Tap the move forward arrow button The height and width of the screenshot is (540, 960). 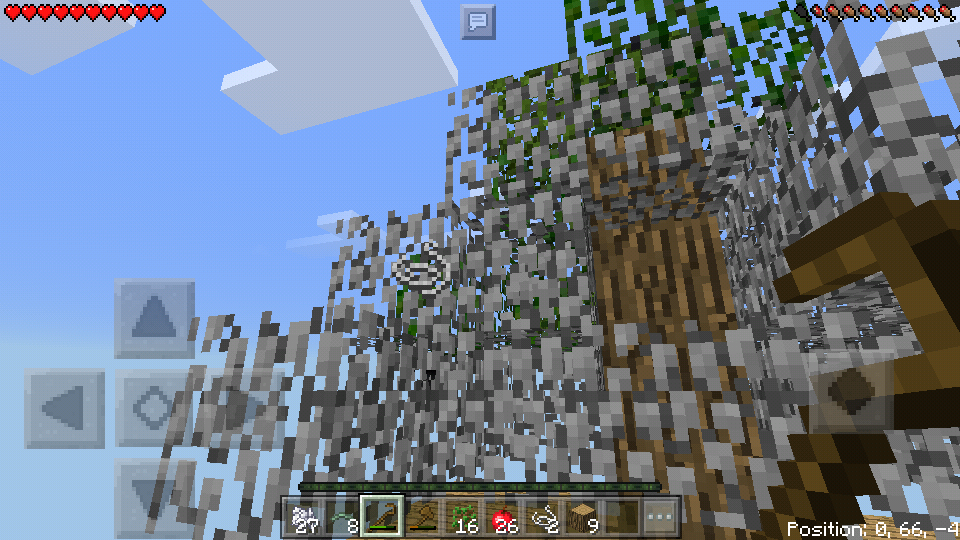coord(154,319)
